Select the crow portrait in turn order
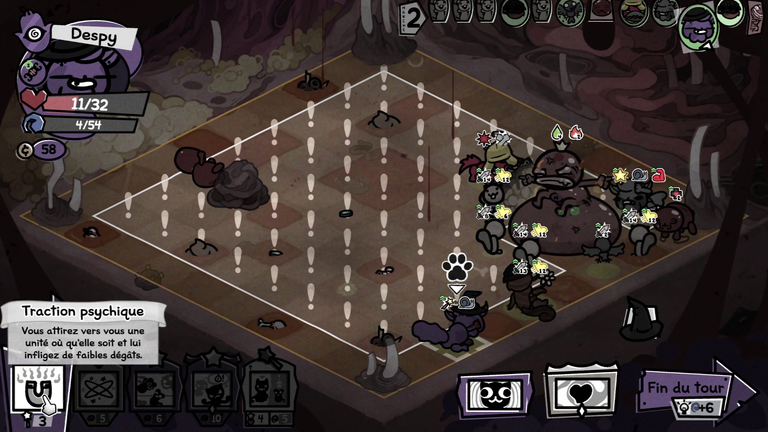768x432 pixels. [x=569, y=11]
